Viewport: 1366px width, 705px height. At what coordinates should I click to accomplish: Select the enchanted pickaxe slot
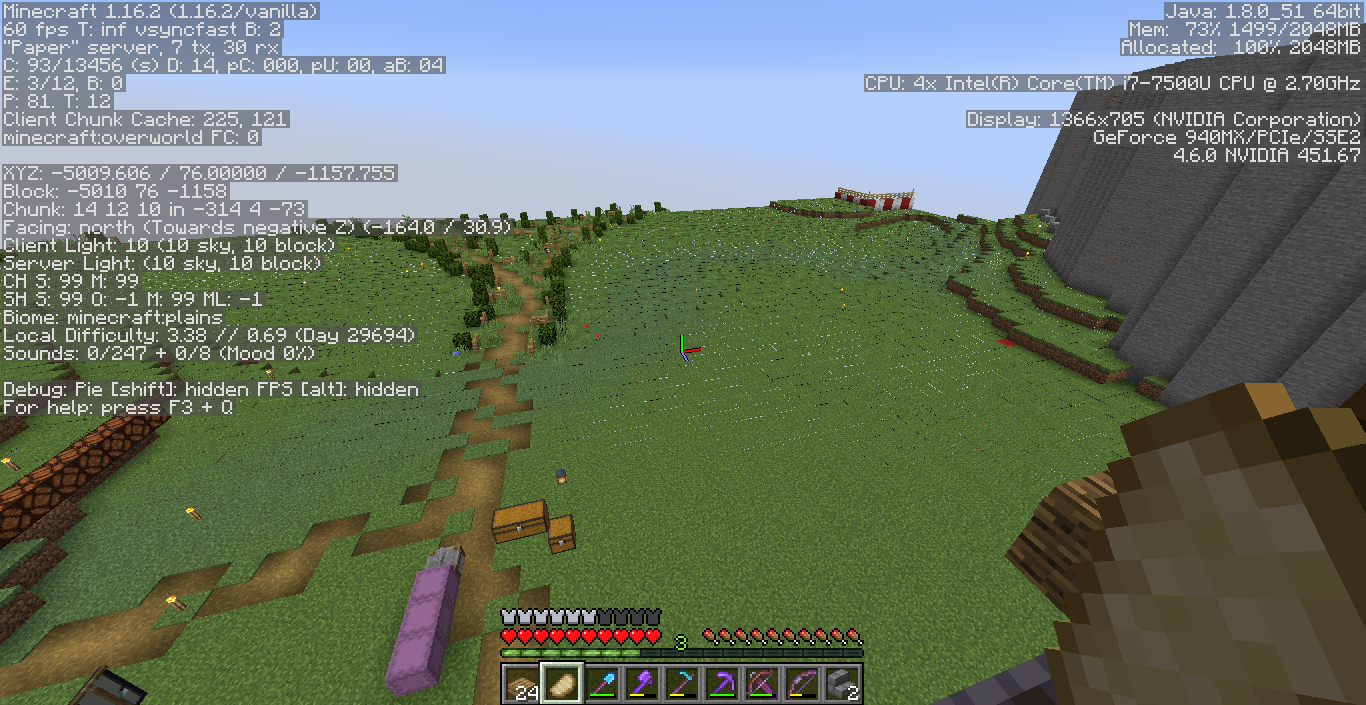pyautogui.click(x=721, y=684)
